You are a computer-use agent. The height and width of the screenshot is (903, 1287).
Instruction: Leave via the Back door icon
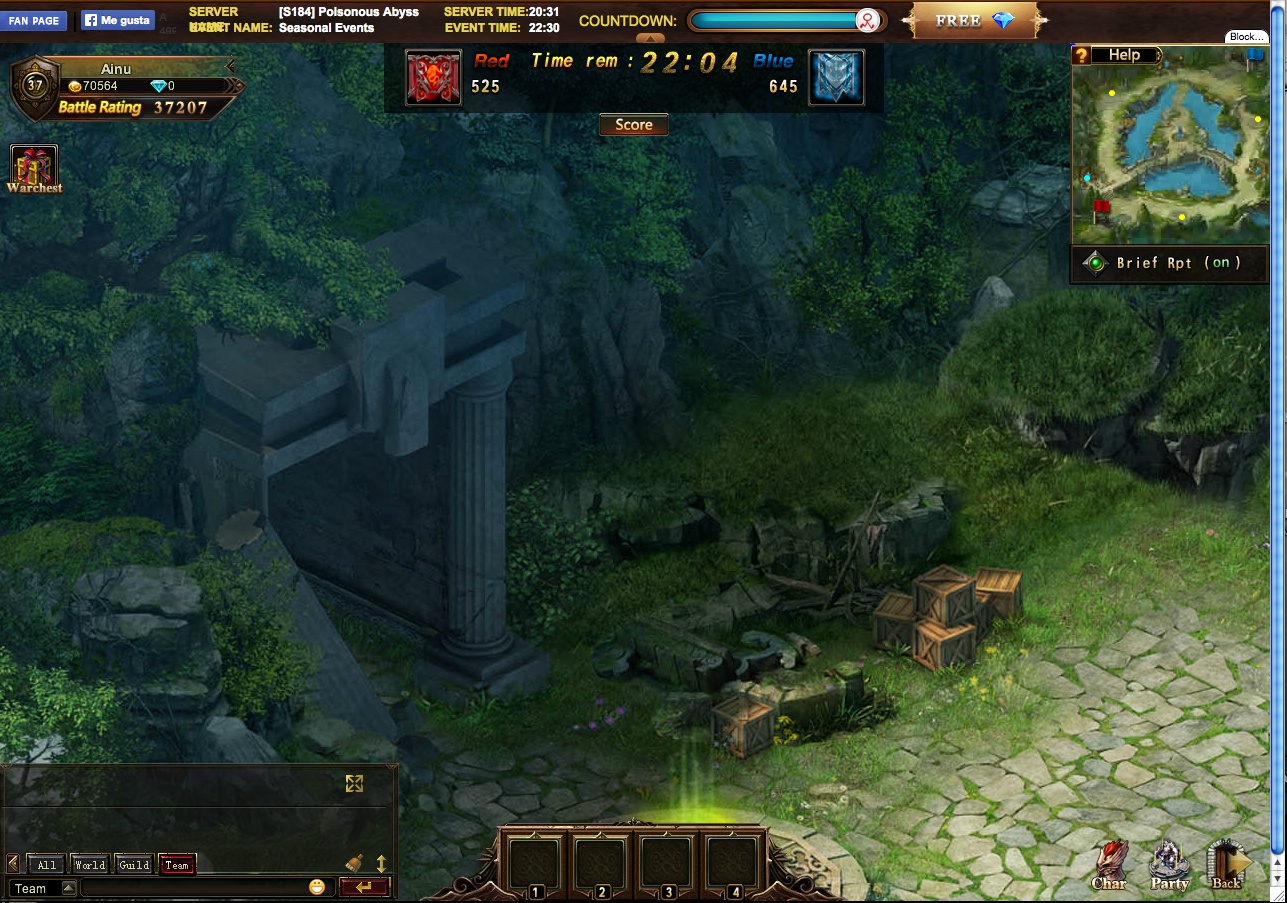click(1227, 864)
